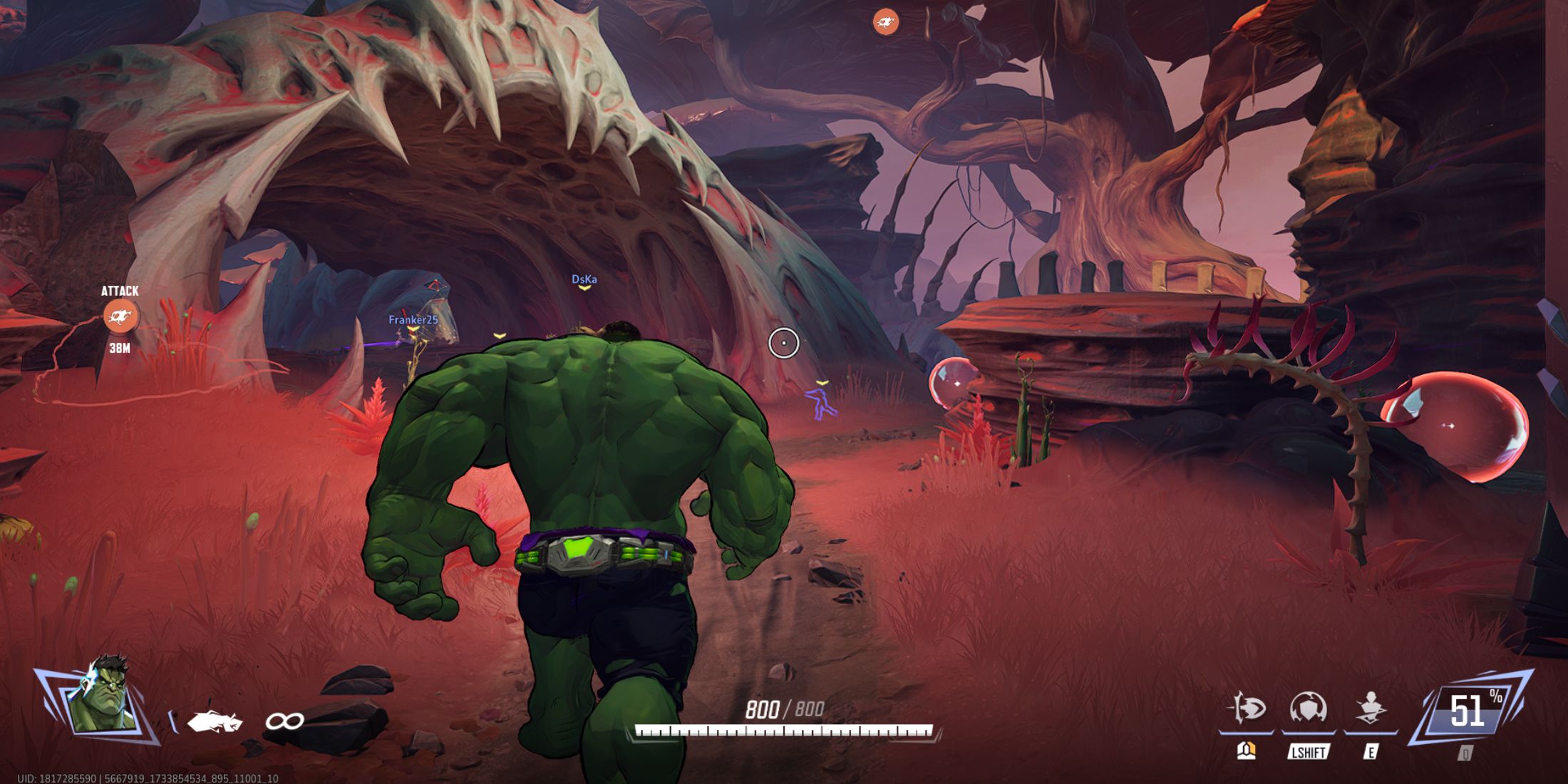Select the orange objective marker at top

pyautogui.click(x=885, y=23)
